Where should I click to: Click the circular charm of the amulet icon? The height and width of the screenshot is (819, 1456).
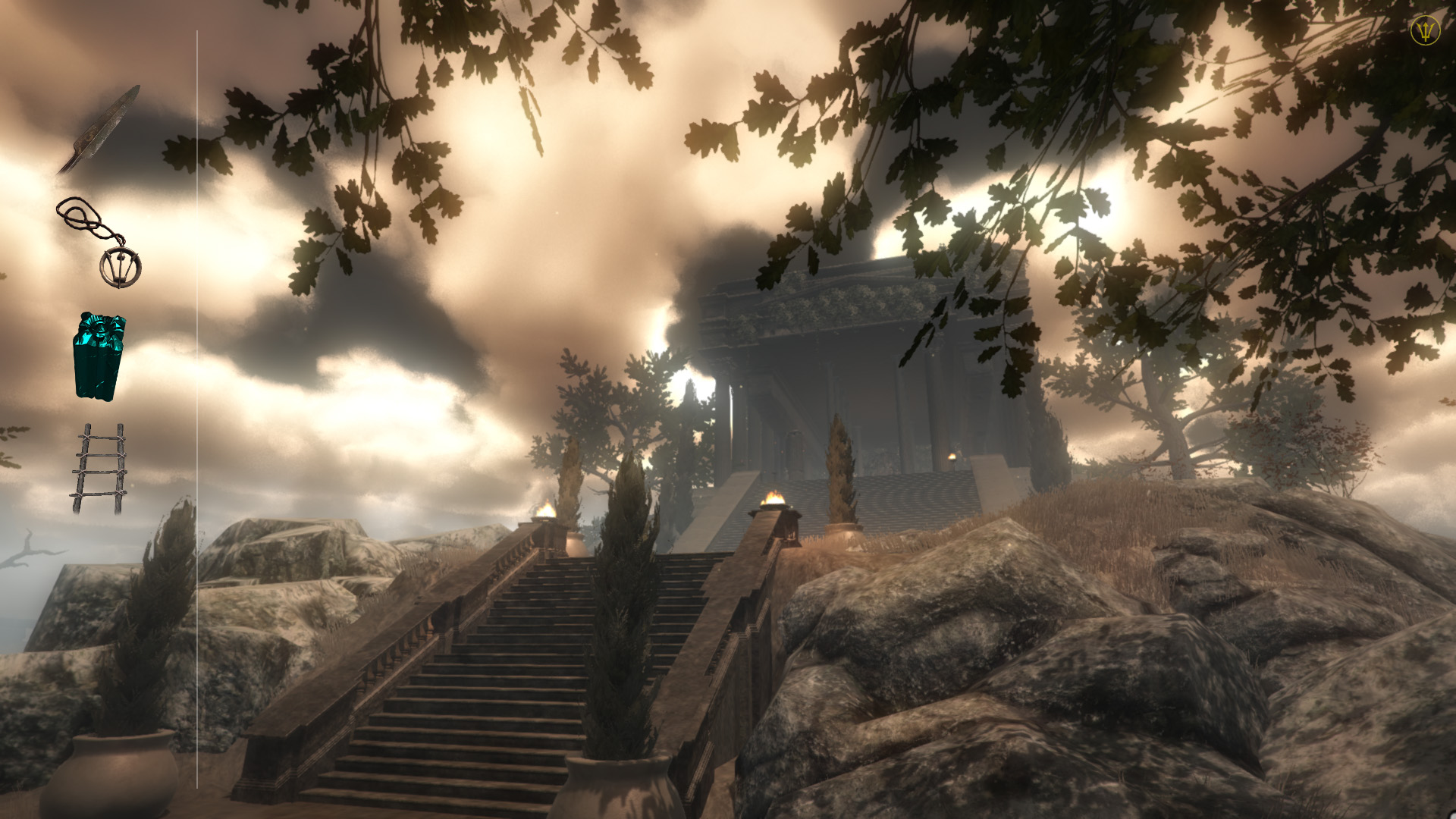[x=121, y=265]
